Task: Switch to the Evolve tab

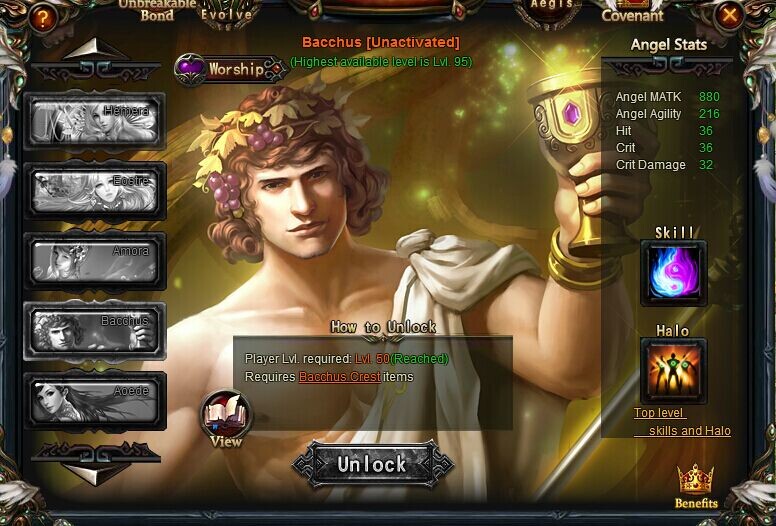Action: pyautogui.click(x=226, y=13)
